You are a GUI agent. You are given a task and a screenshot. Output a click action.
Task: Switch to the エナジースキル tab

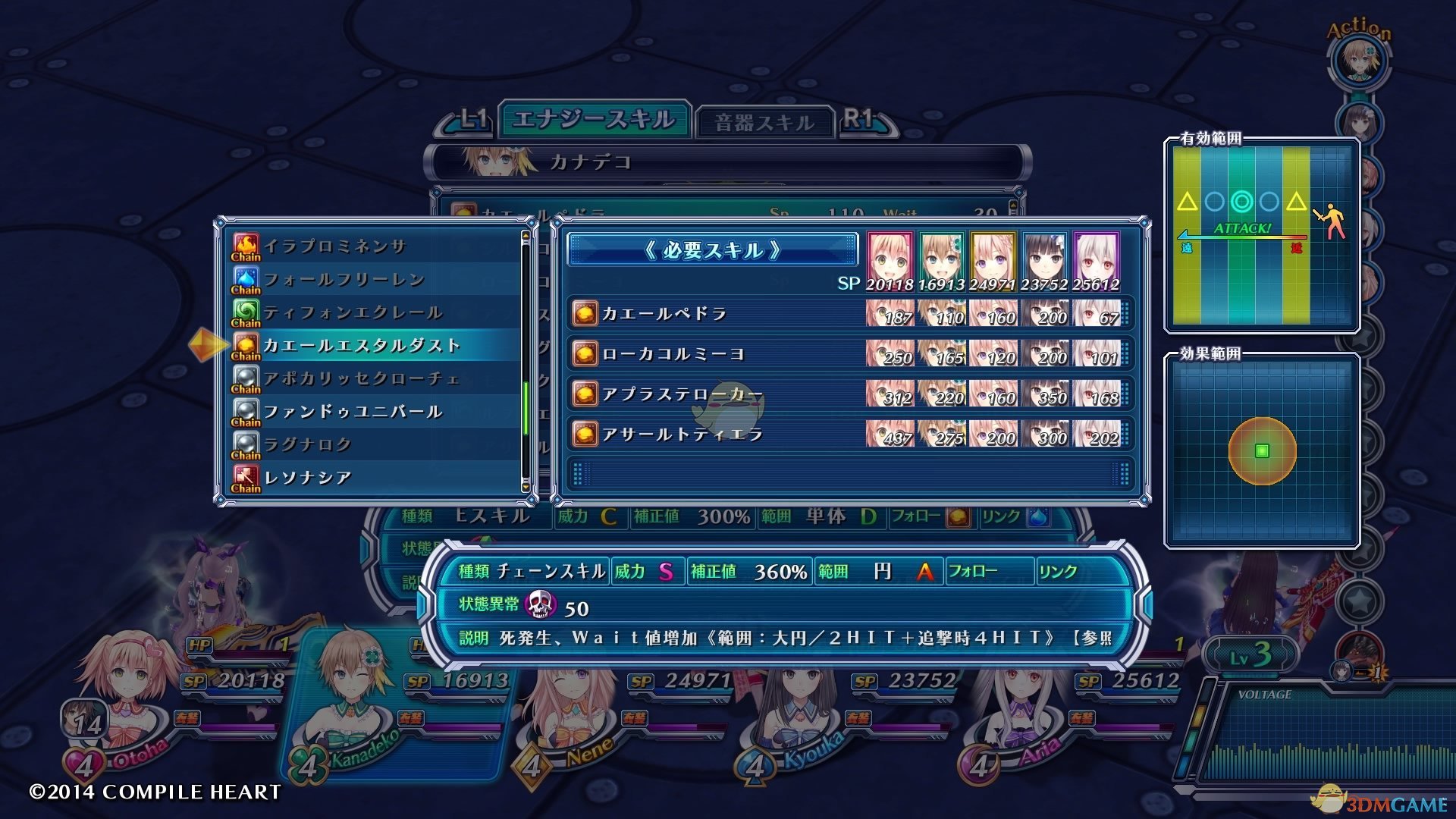pyautogui.click(x=594, y=120)
